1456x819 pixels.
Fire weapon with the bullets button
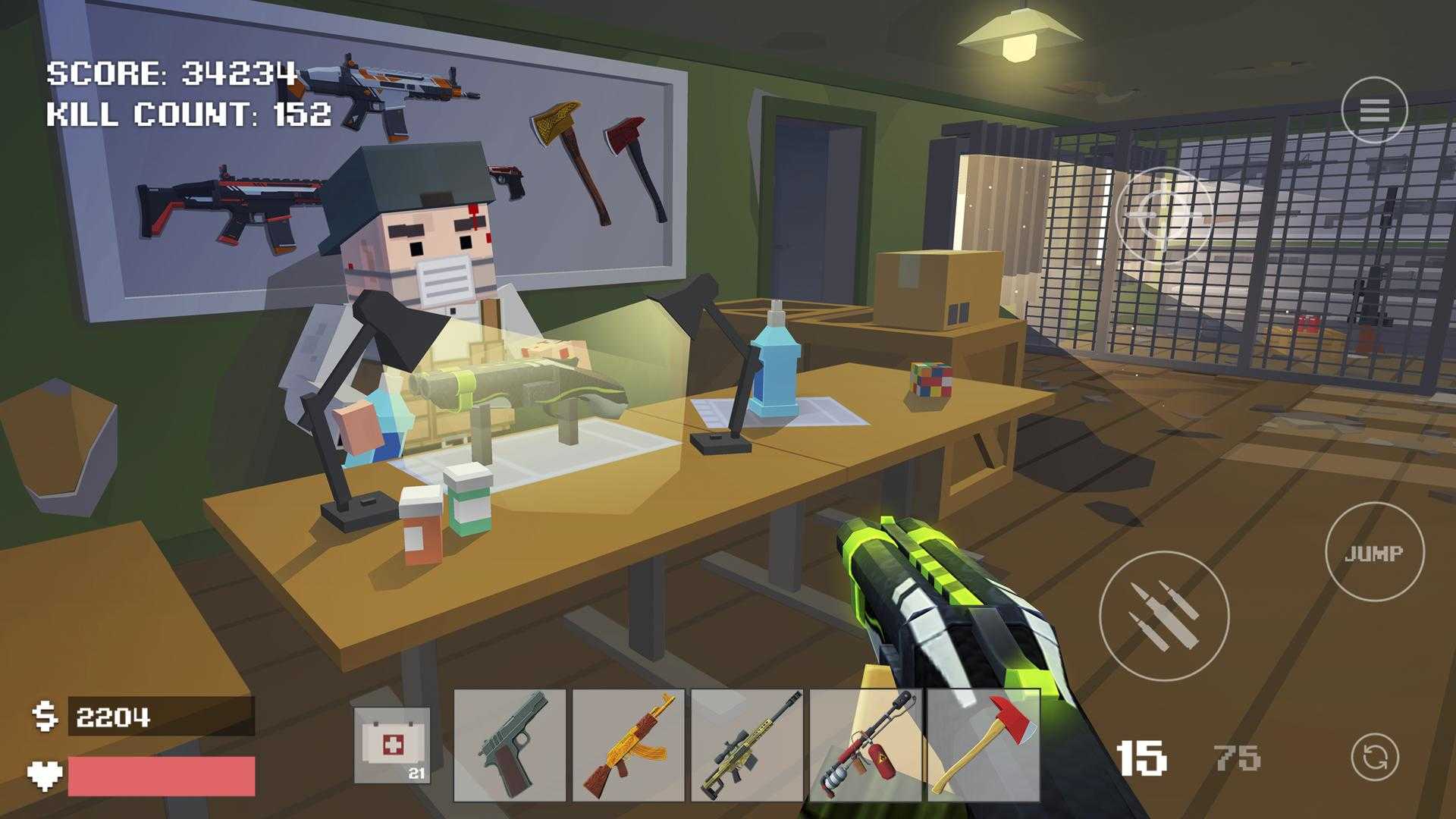point(1163,616)
